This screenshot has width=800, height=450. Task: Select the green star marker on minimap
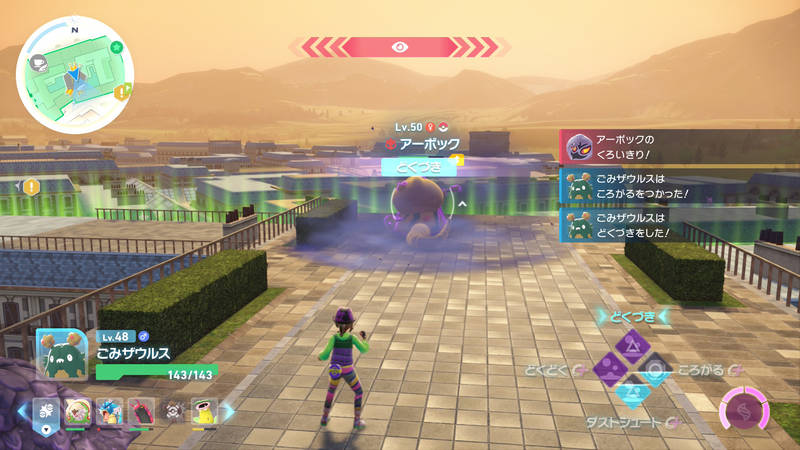click(x=117, y=47)
